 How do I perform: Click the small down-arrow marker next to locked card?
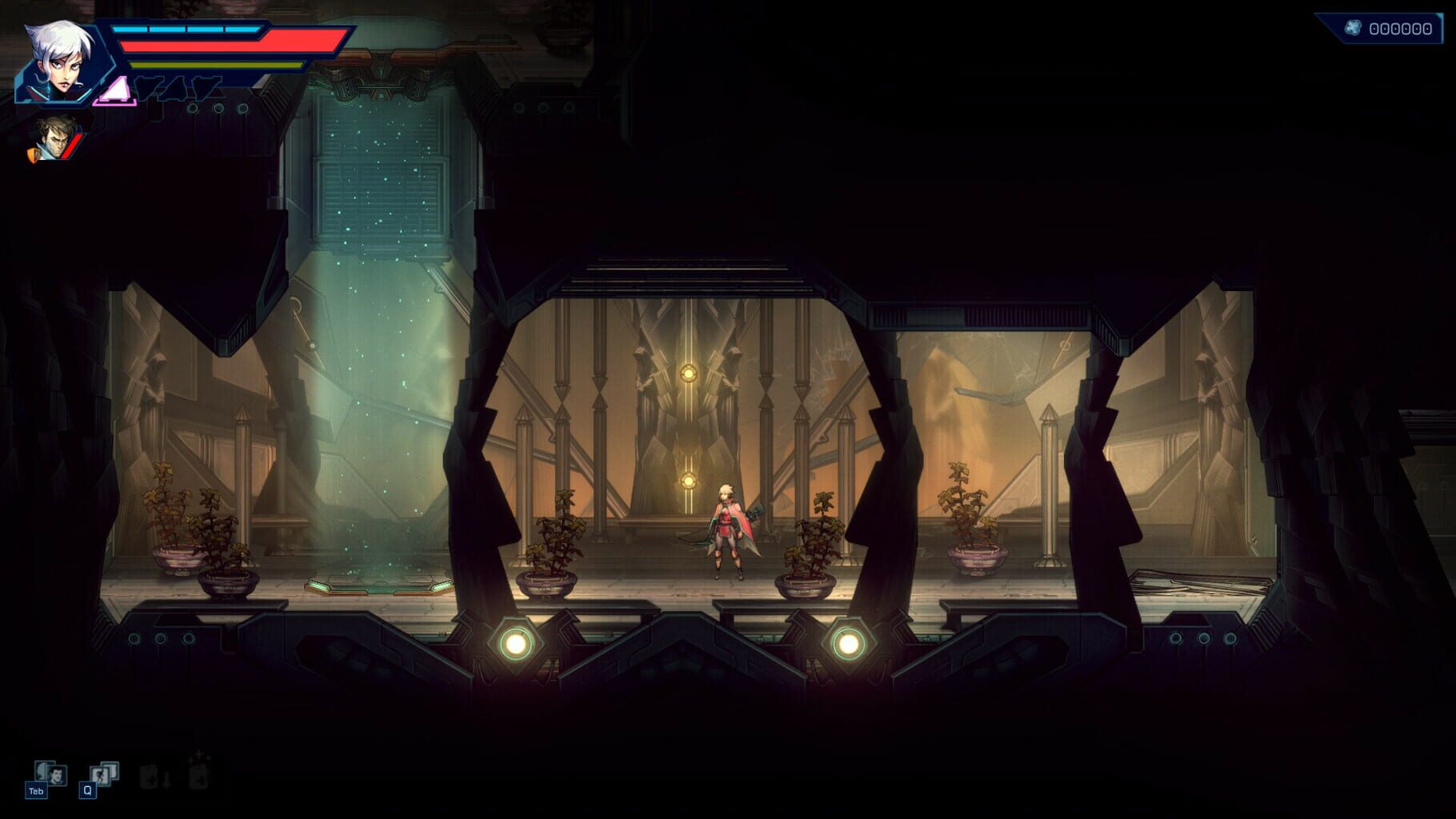coord(166,779)
